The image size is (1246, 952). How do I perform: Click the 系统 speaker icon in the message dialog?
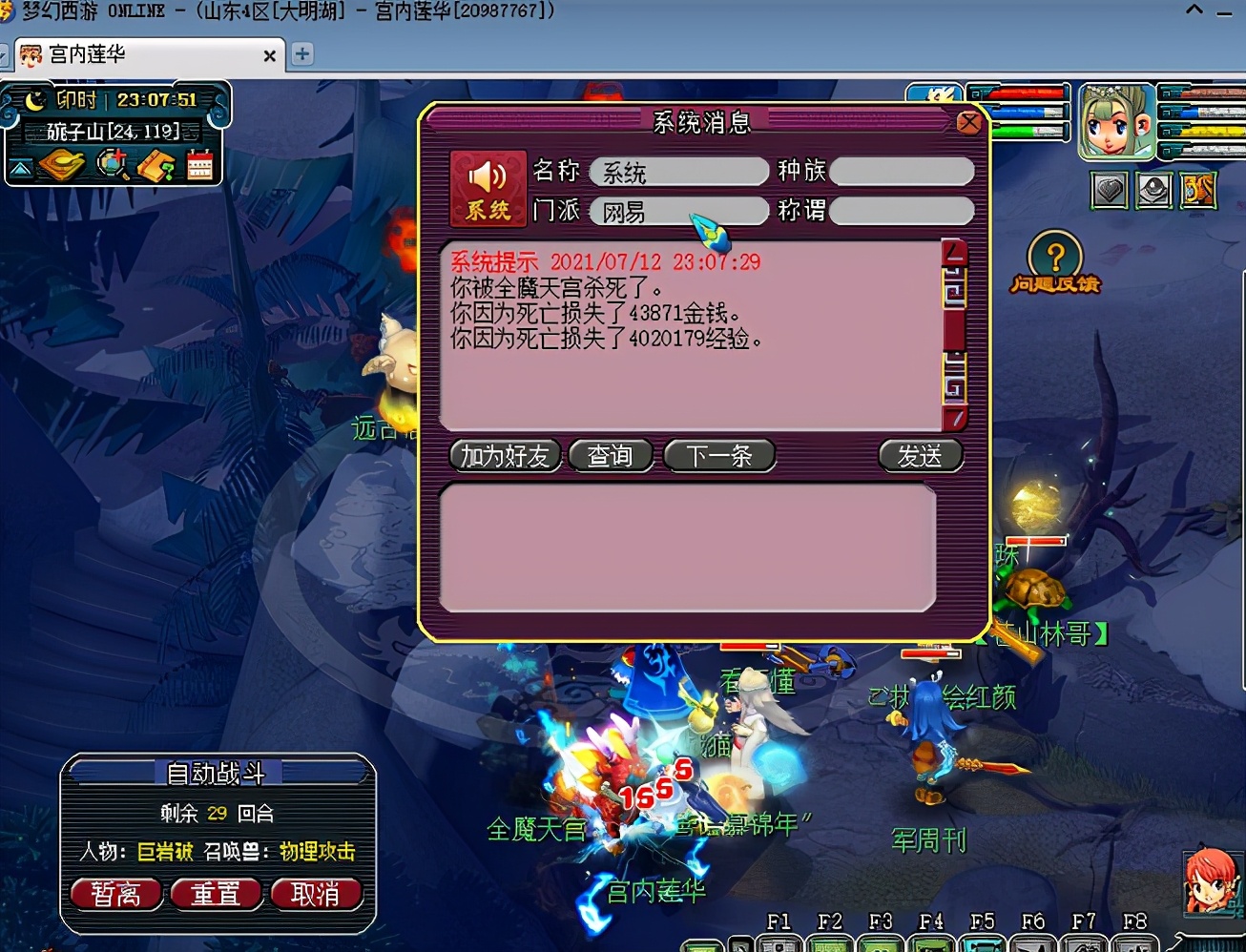point(487,186)
